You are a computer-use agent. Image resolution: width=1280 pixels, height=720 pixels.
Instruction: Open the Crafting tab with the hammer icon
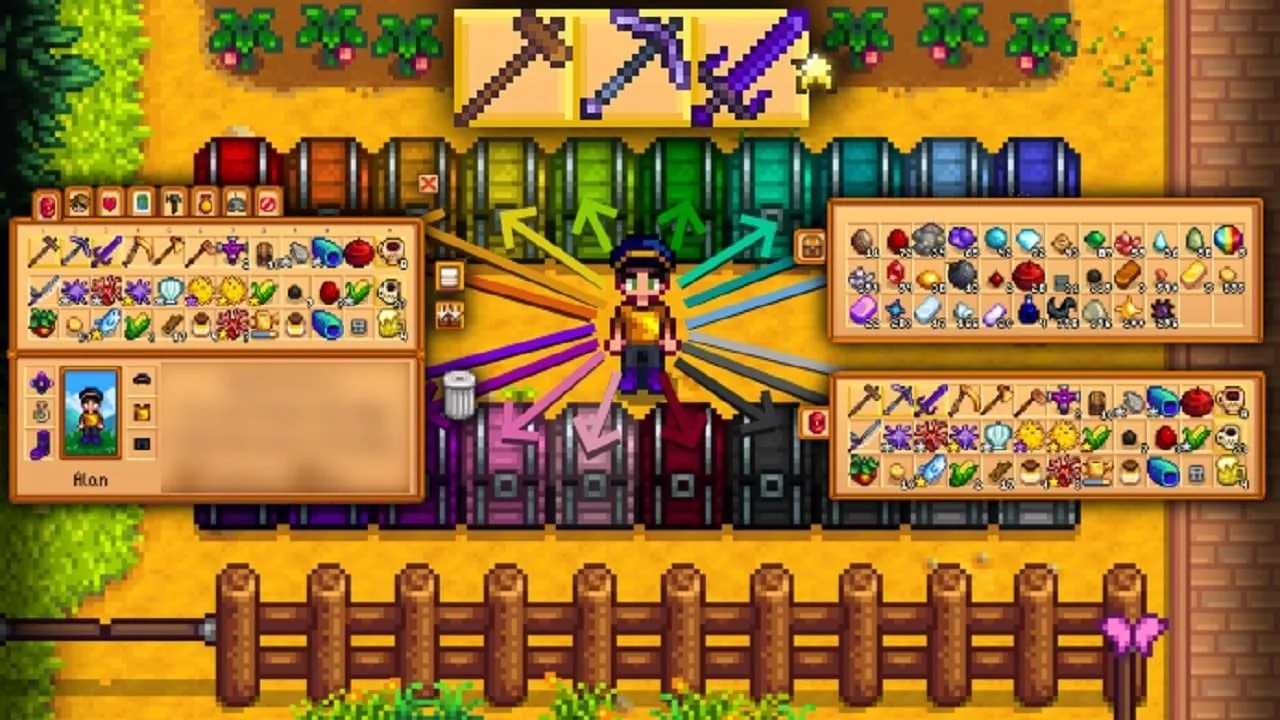tap(174, 202)
